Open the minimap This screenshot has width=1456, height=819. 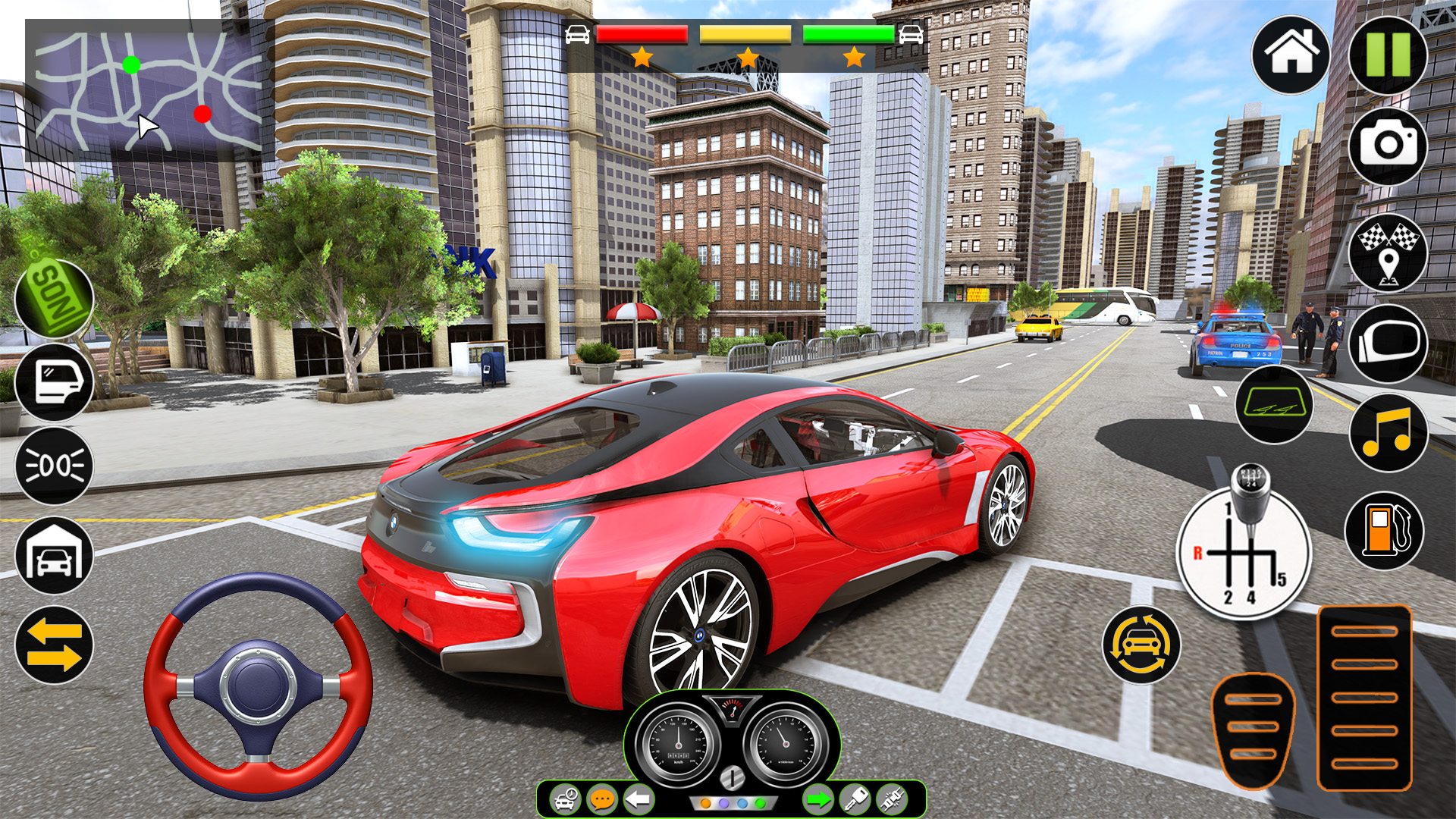[144, 91]
